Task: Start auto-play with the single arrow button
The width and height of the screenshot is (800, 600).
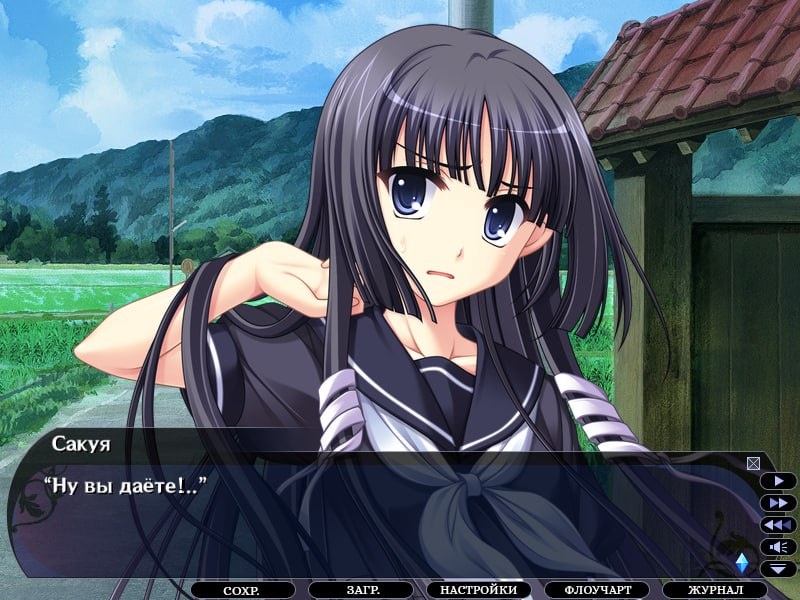Action: pyautogui.click(x=778, y=480)
